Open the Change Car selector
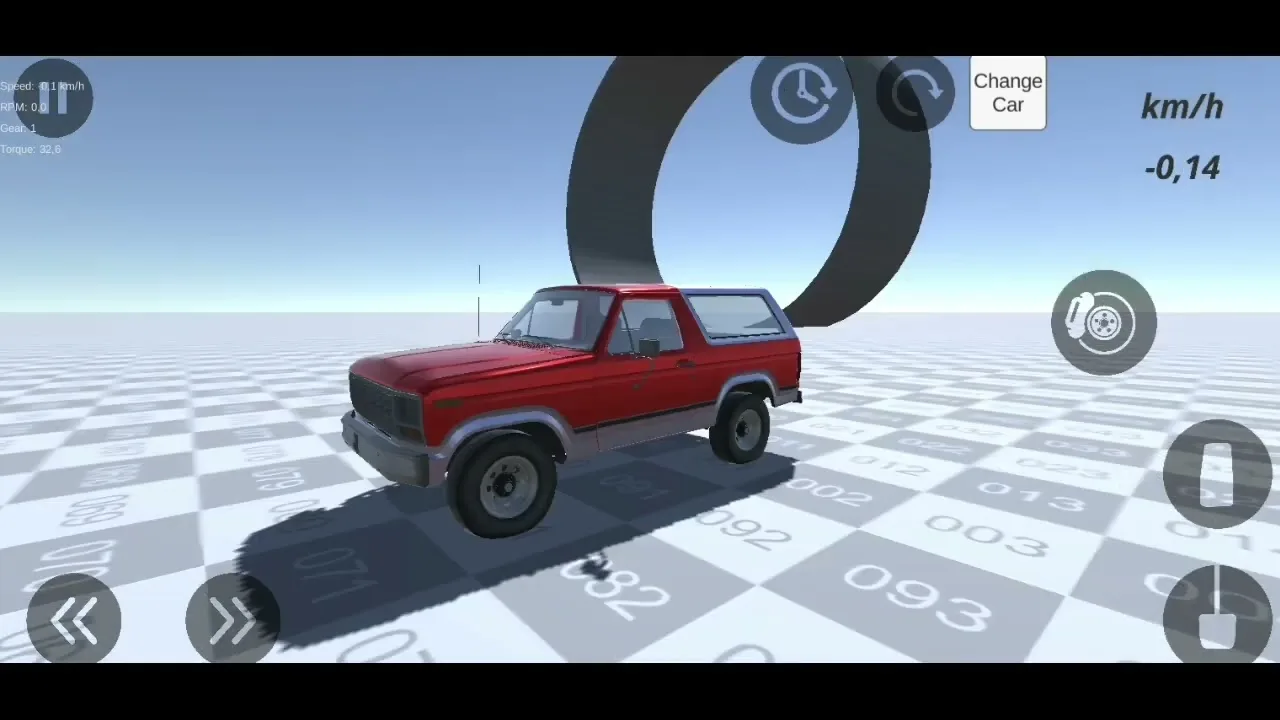The width and height of the screenshot is (1280, 720). (x=1007, y=93)
